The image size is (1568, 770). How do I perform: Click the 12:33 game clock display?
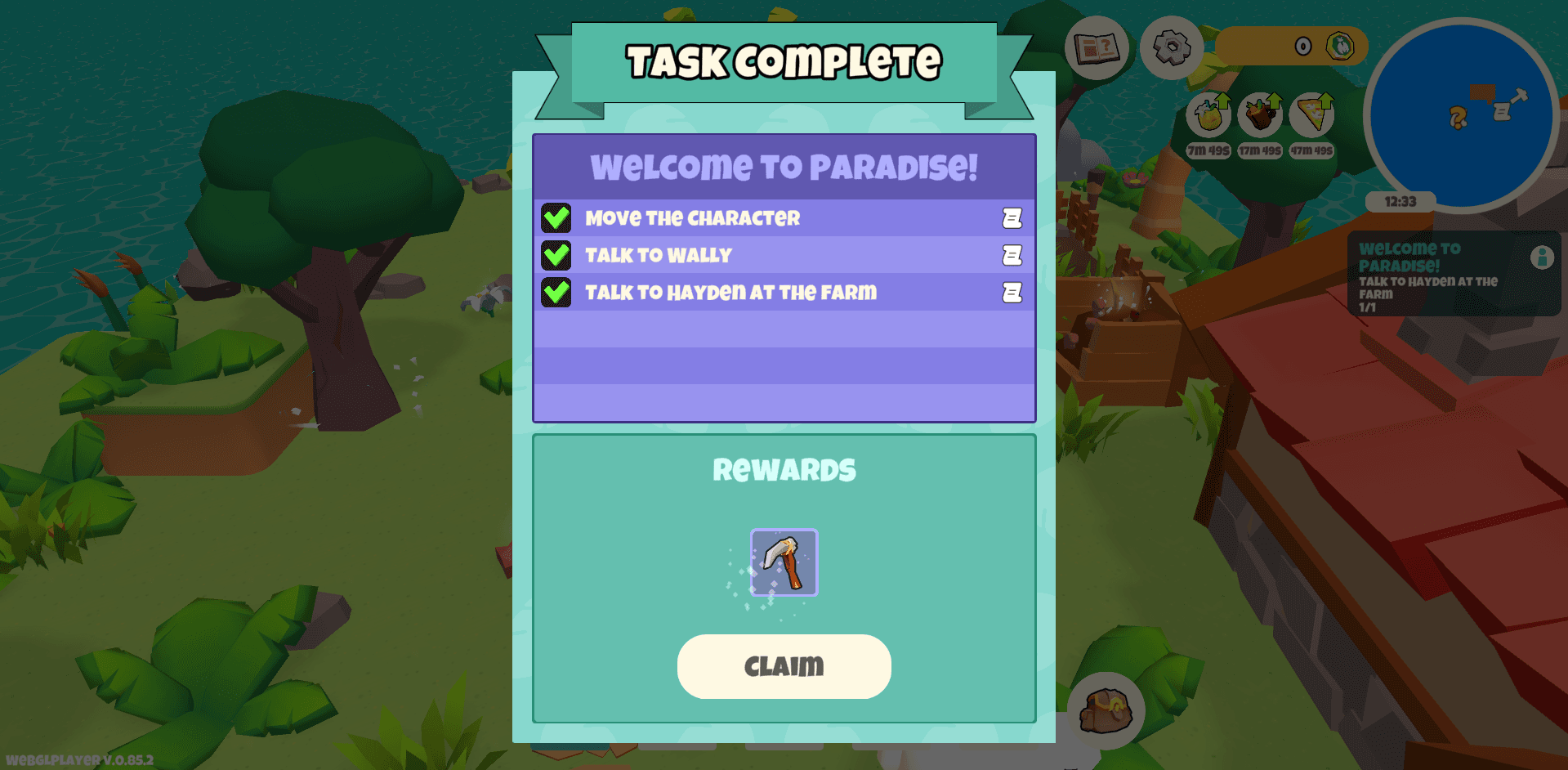tap(1400, 202)
